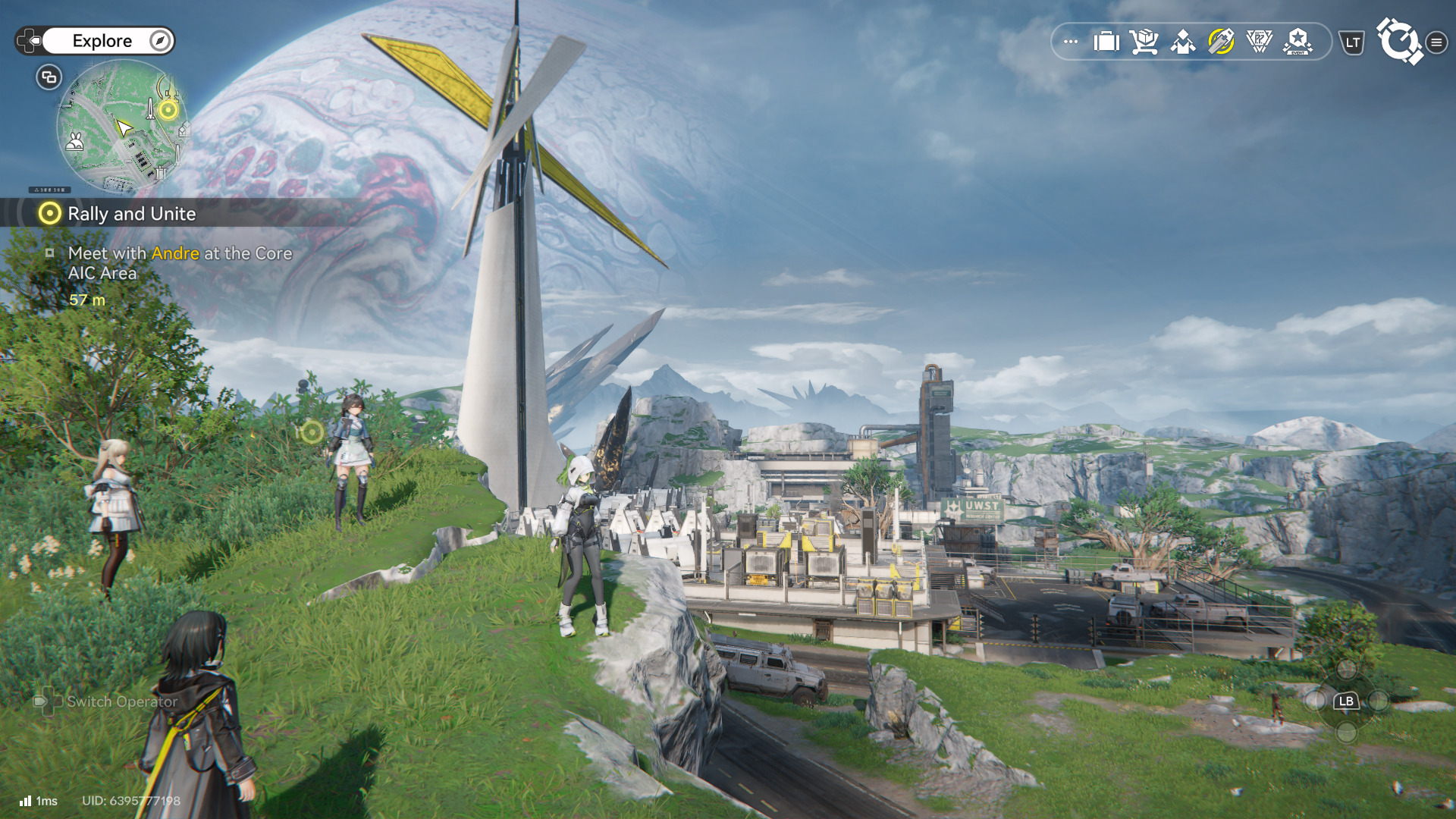This screenshot has width=1456, height=819.
Task: Open the Inventory briefcase icon
Action: click(1105, 42)
